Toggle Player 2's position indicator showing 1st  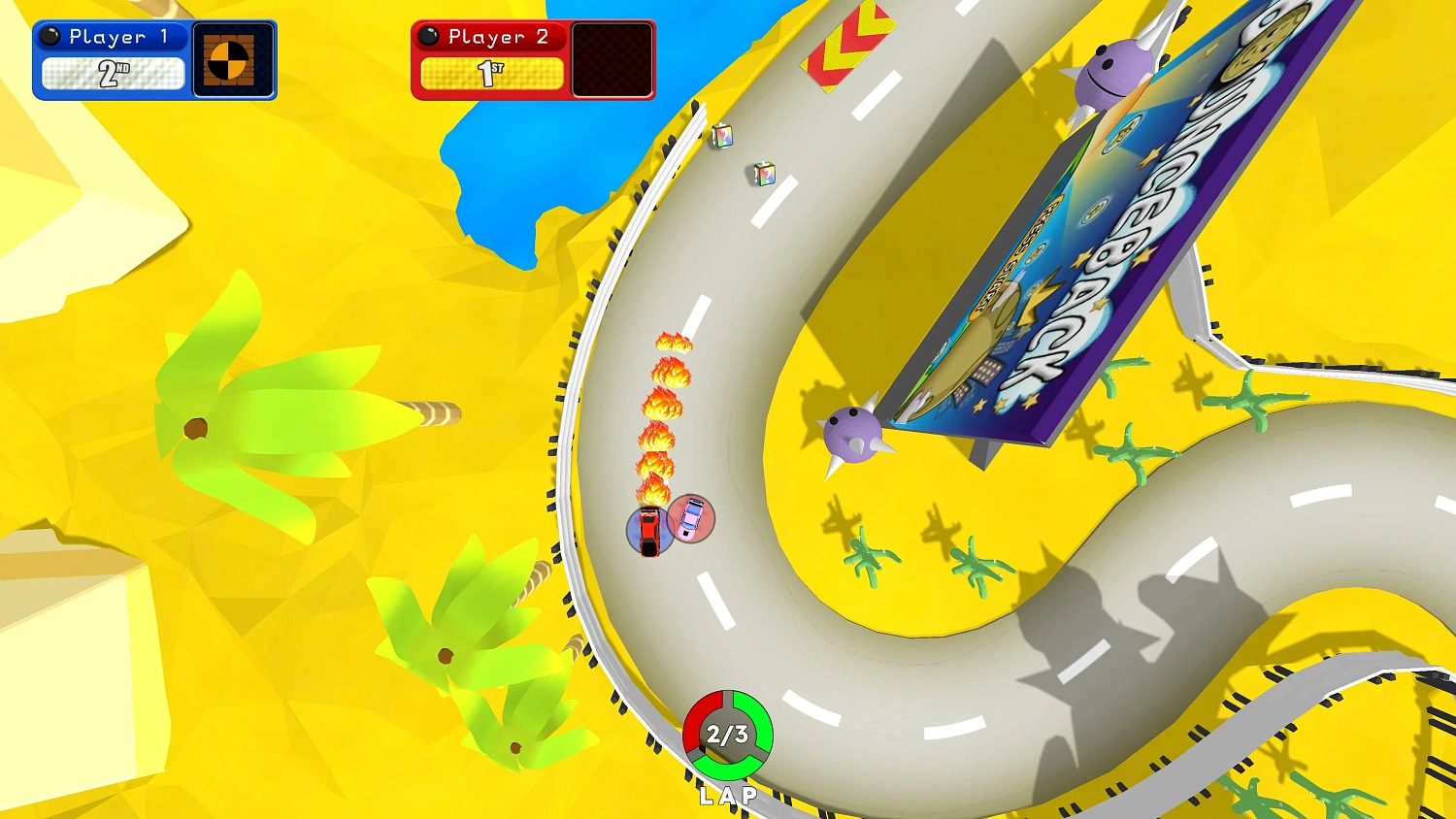tap(491, 72)
